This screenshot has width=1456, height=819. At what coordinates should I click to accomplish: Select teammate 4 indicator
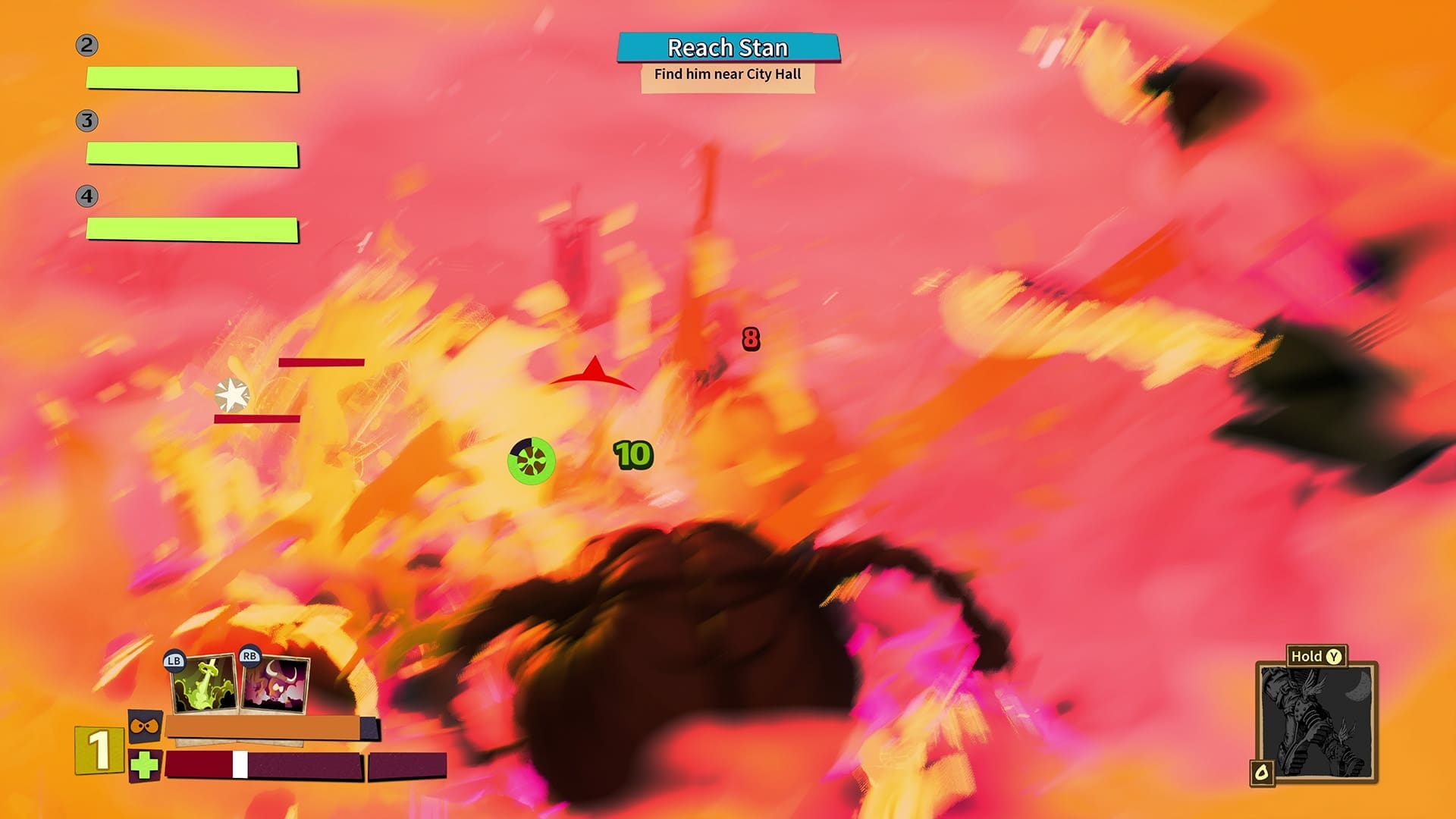coord(86,196)
